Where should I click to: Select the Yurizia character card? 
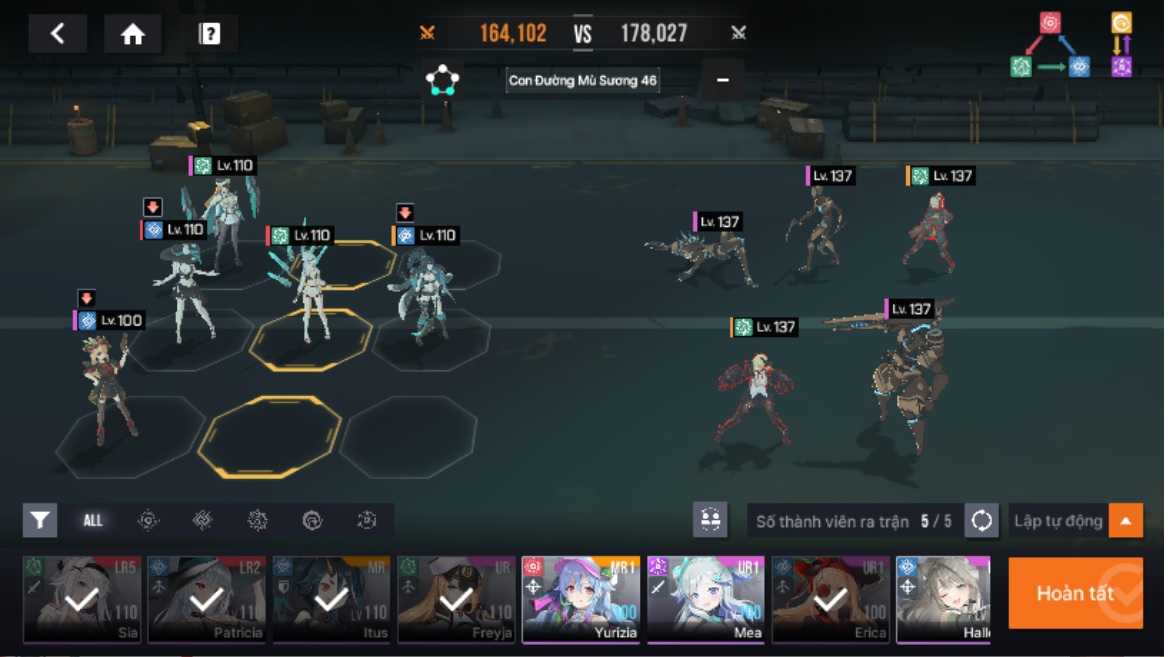coord(581,599)
